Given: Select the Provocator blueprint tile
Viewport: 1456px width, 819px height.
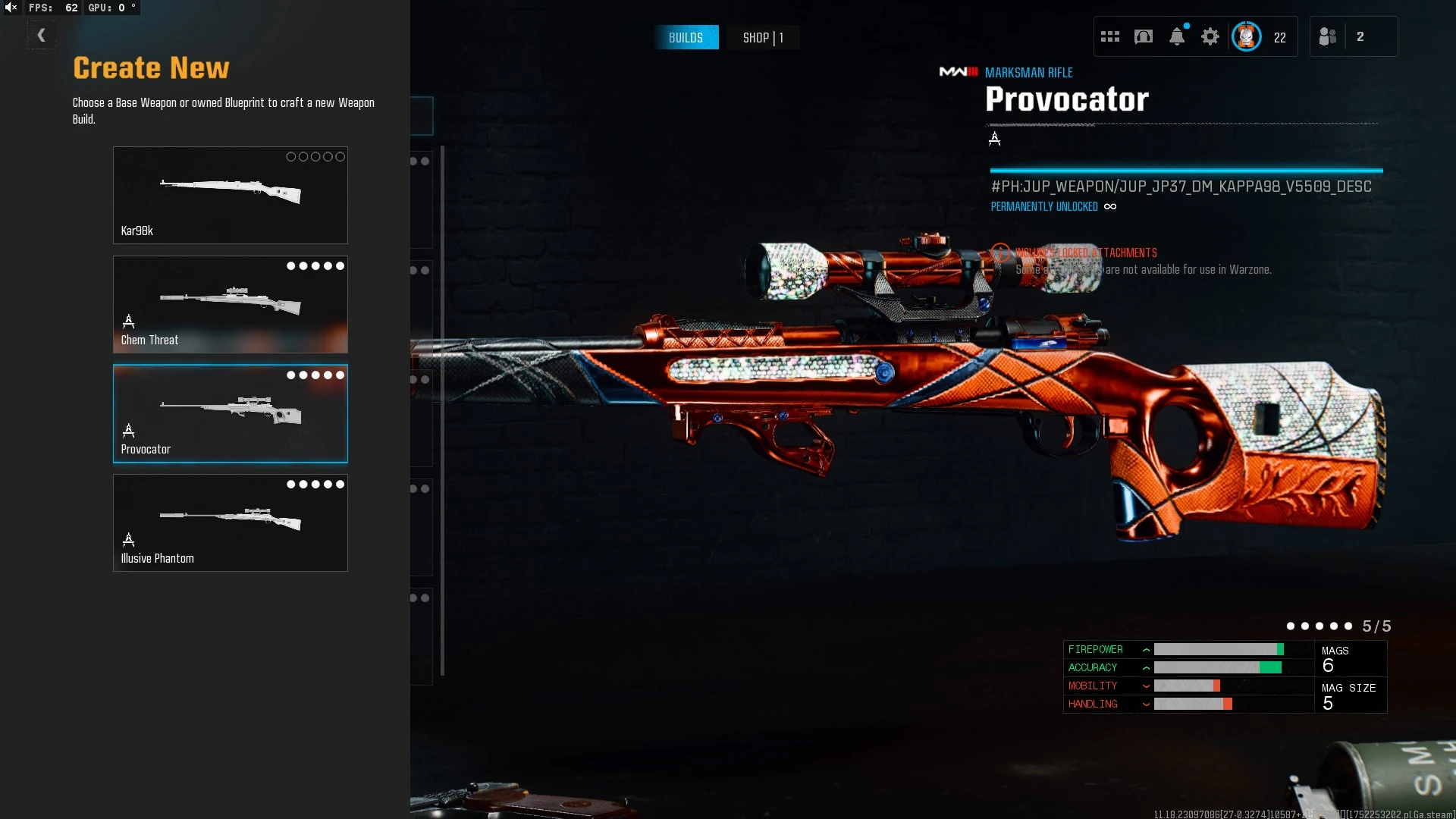Looking at the screenshot, I should [x=230, y=413].
